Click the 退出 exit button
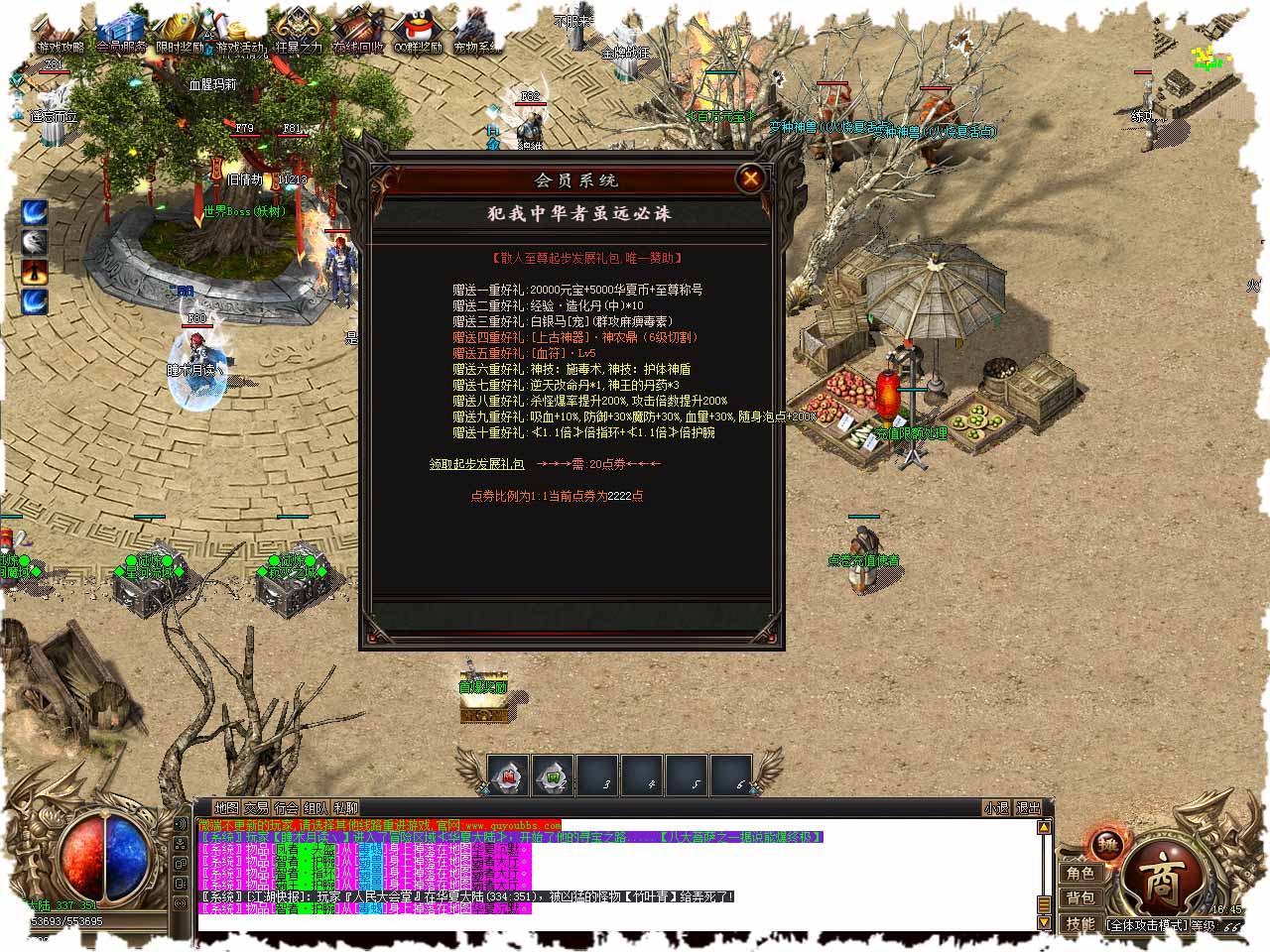The height and width of the screenshot is (952, 1270). pos(1028,808)
